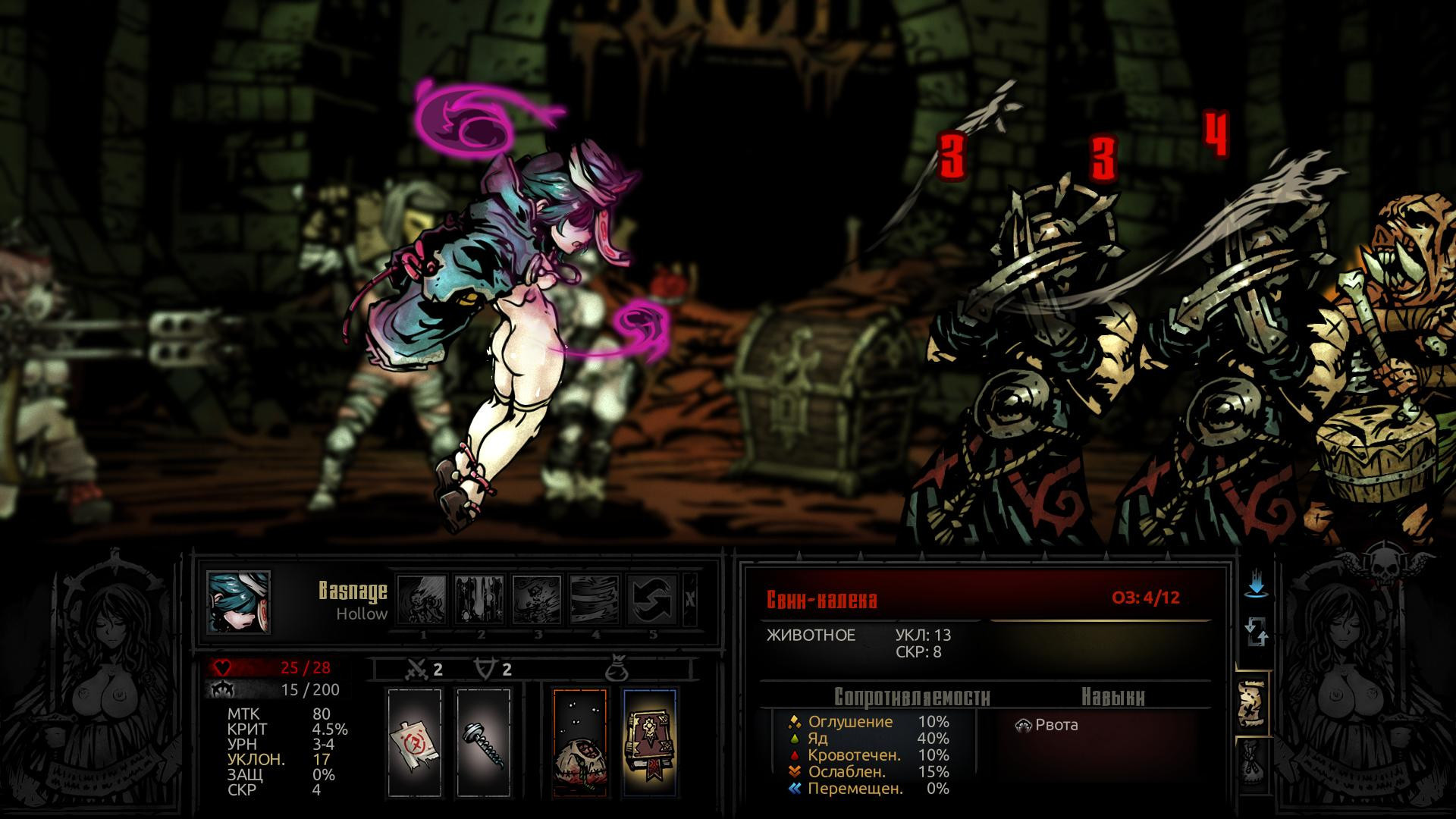Click the swap position arrows skill
The image size is (1456, 819).
pos(652,599)
